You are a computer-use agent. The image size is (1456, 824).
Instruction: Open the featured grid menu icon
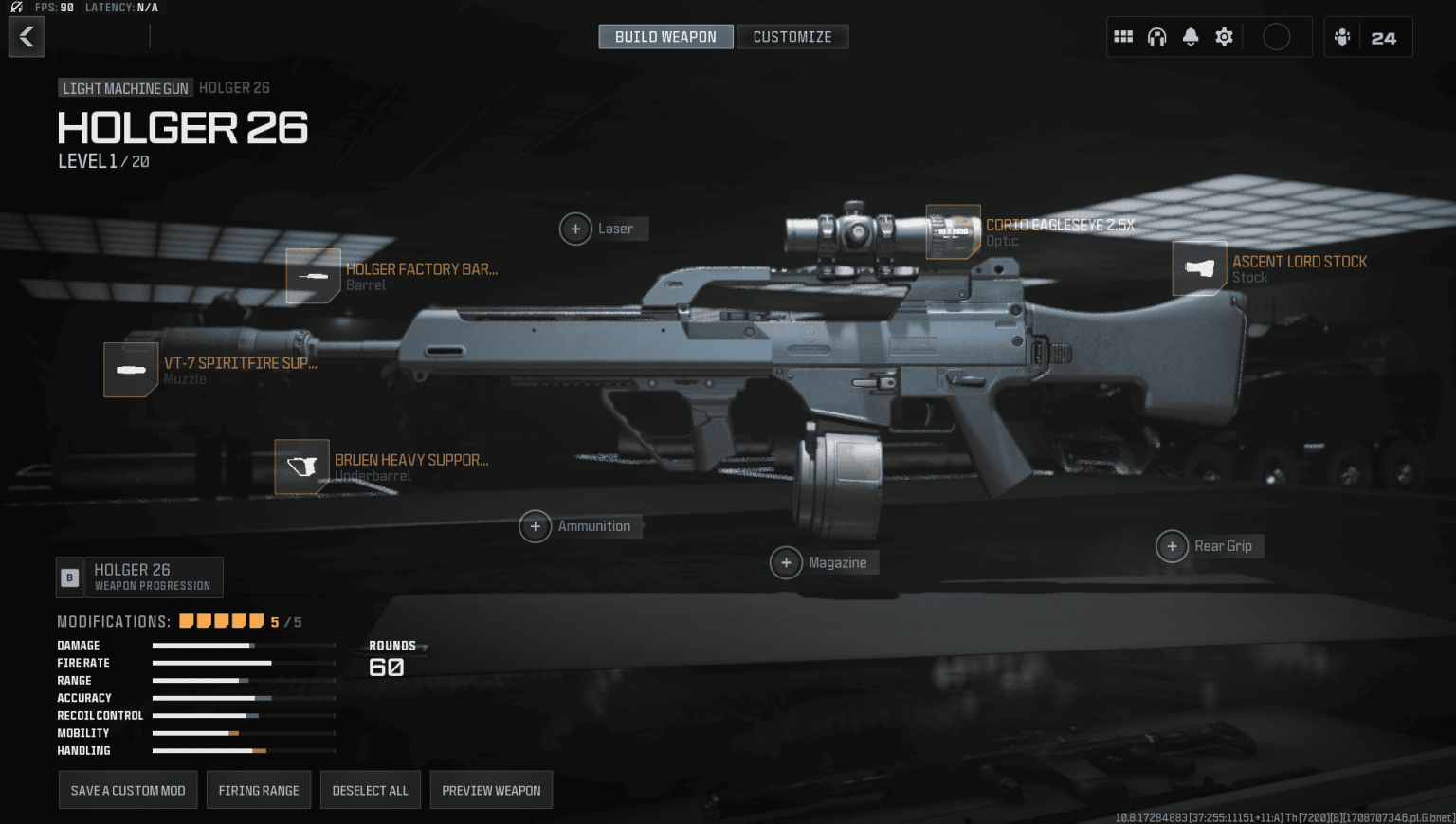point(1123,36)
